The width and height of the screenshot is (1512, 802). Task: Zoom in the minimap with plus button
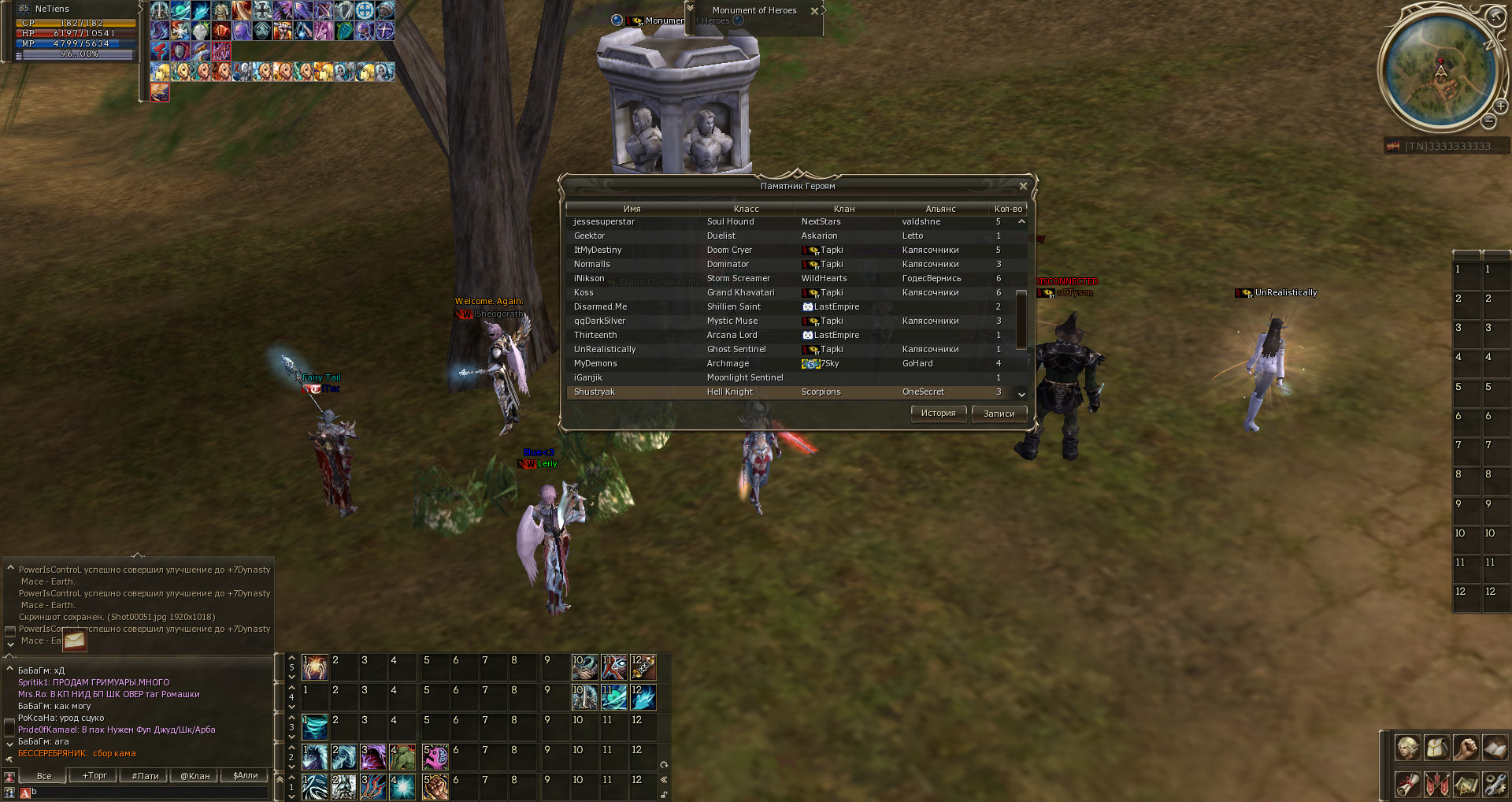point(1501,106)
